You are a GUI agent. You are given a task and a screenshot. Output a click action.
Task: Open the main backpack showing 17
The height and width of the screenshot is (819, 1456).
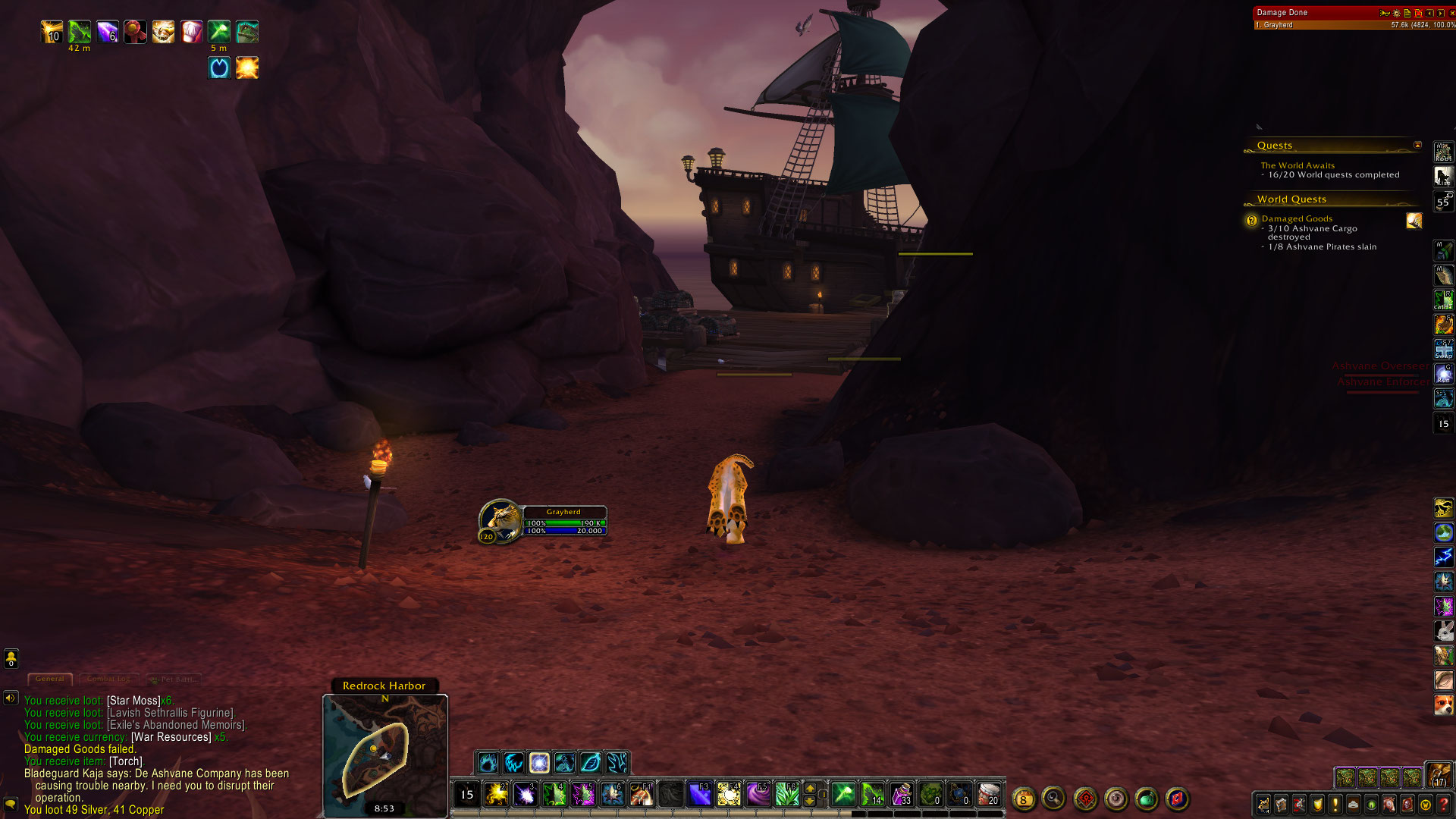[1439, 775]
